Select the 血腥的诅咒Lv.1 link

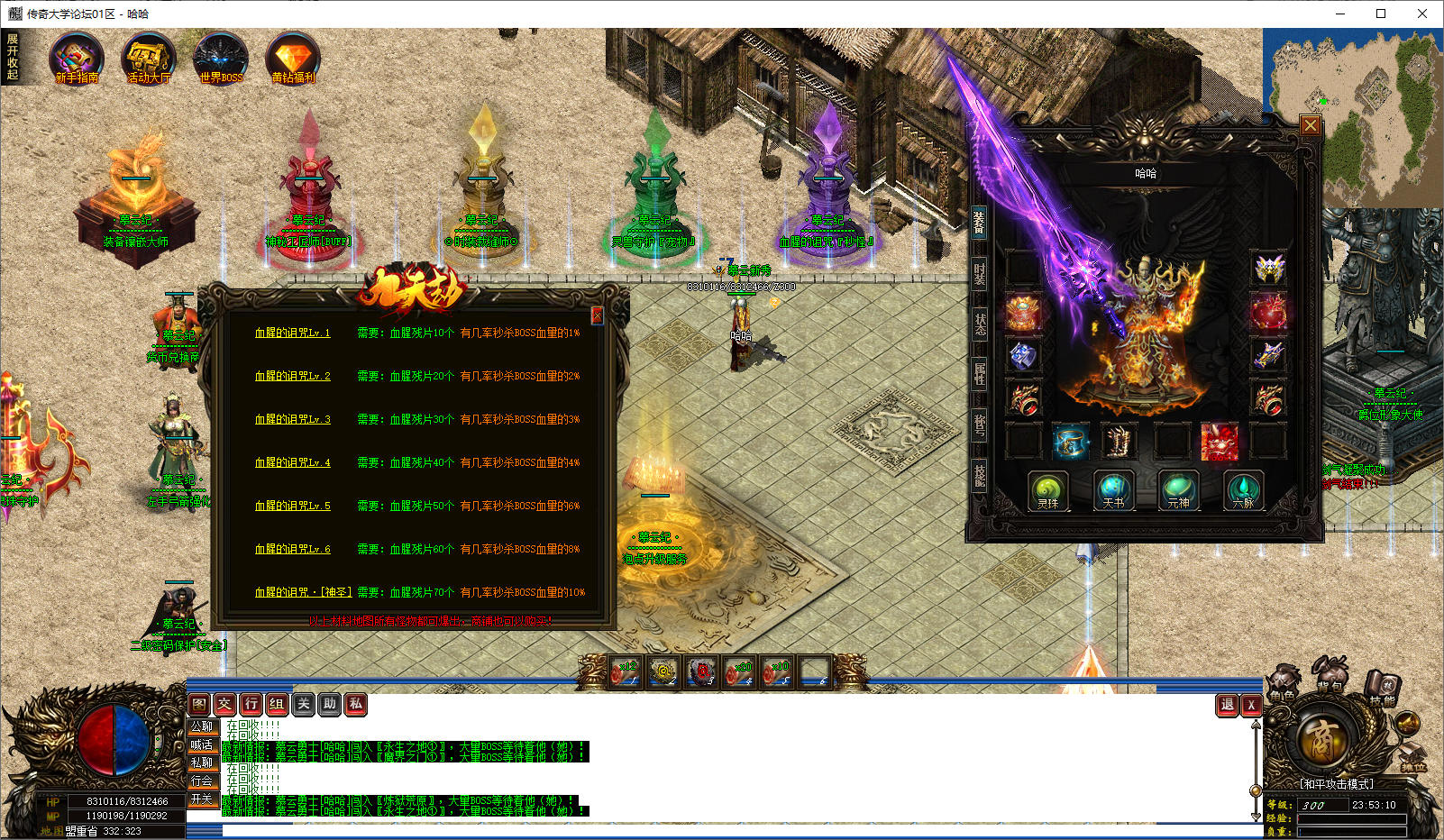pos(292,333)
